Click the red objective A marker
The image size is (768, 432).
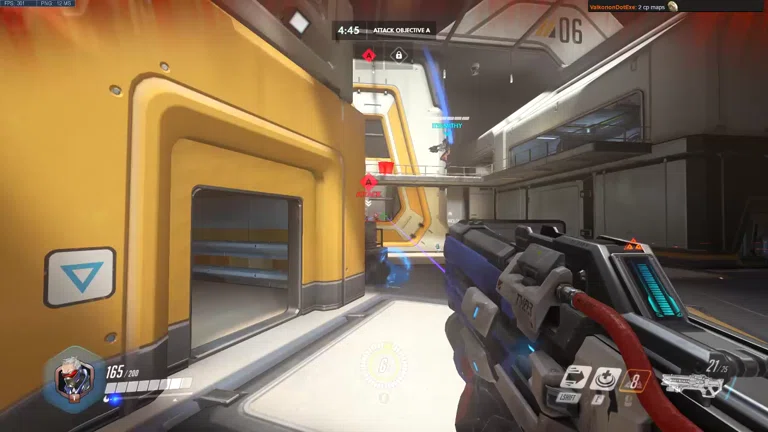tap(369, 55)
